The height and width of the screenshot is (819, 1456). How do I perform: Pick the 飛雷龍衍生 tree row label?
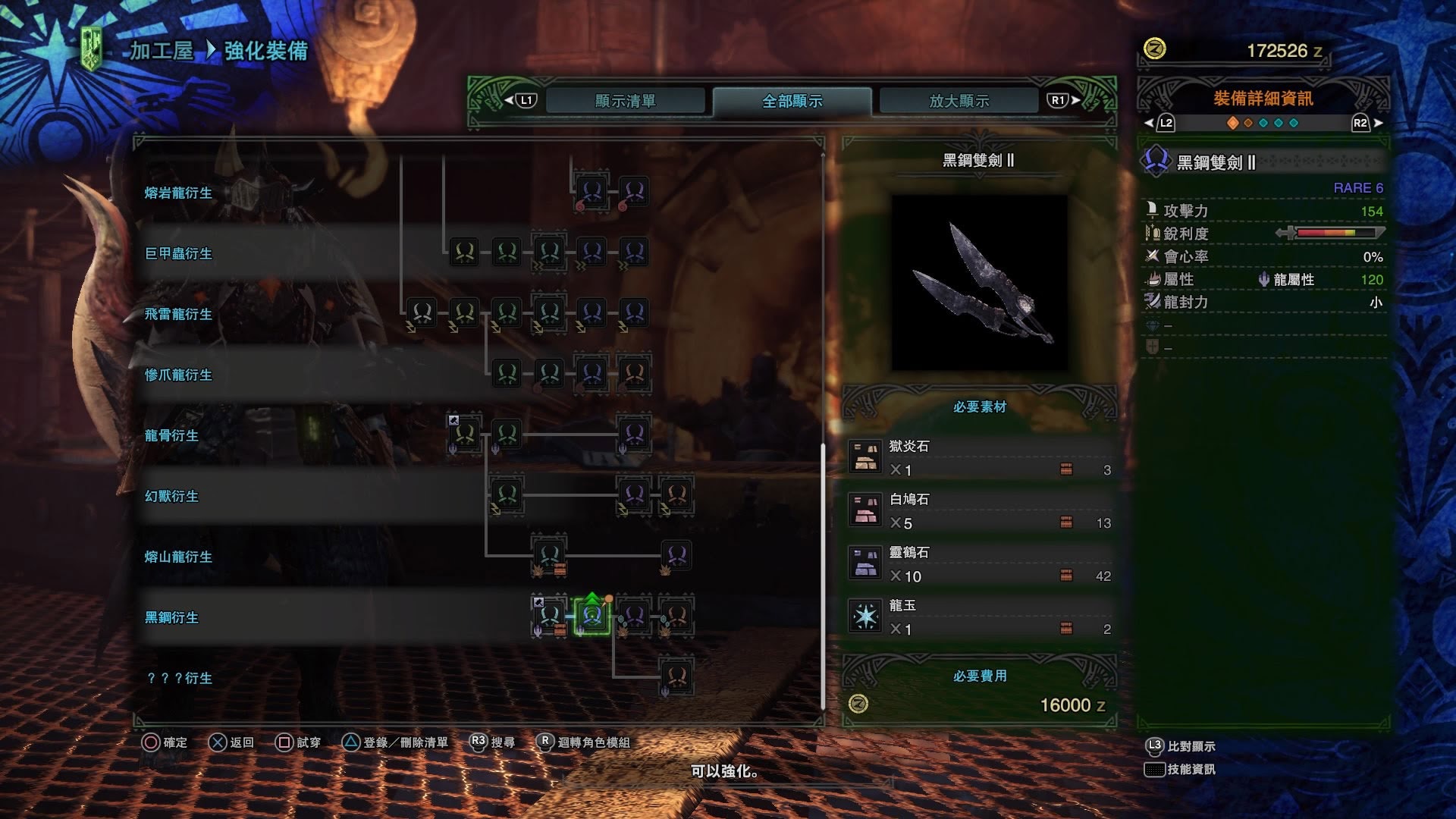point(178,315)
